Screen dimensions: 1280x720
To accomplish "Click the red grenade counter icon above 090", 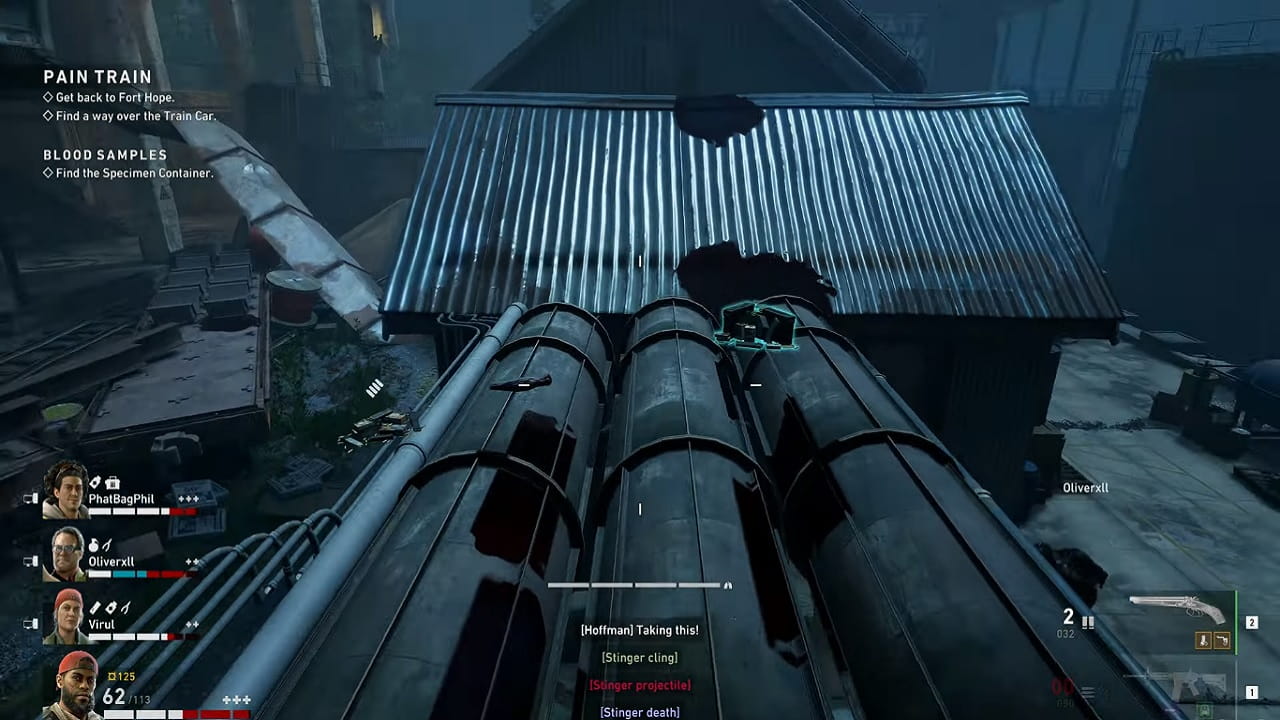I will (x=1087, y=689).
